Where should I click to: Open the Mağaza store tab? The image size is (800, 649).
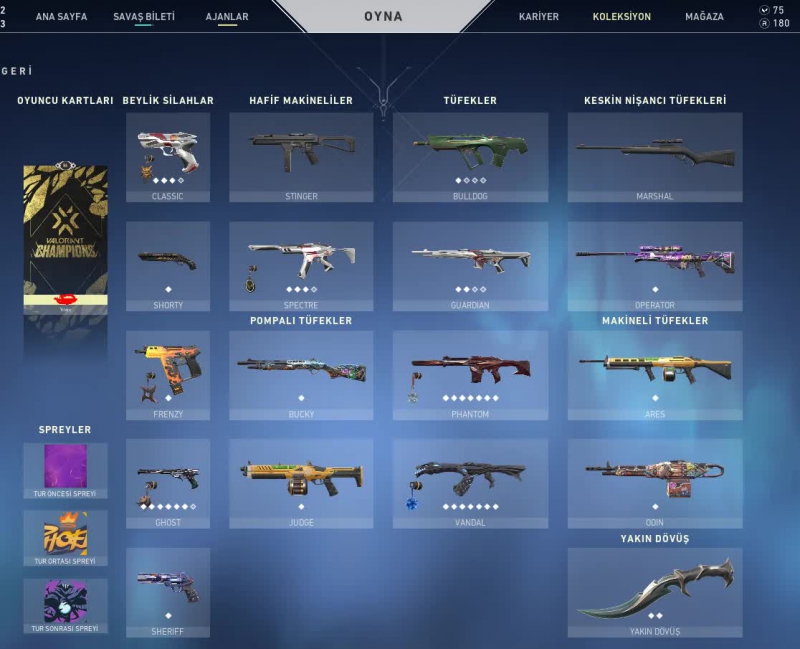[x=704, y=17]
